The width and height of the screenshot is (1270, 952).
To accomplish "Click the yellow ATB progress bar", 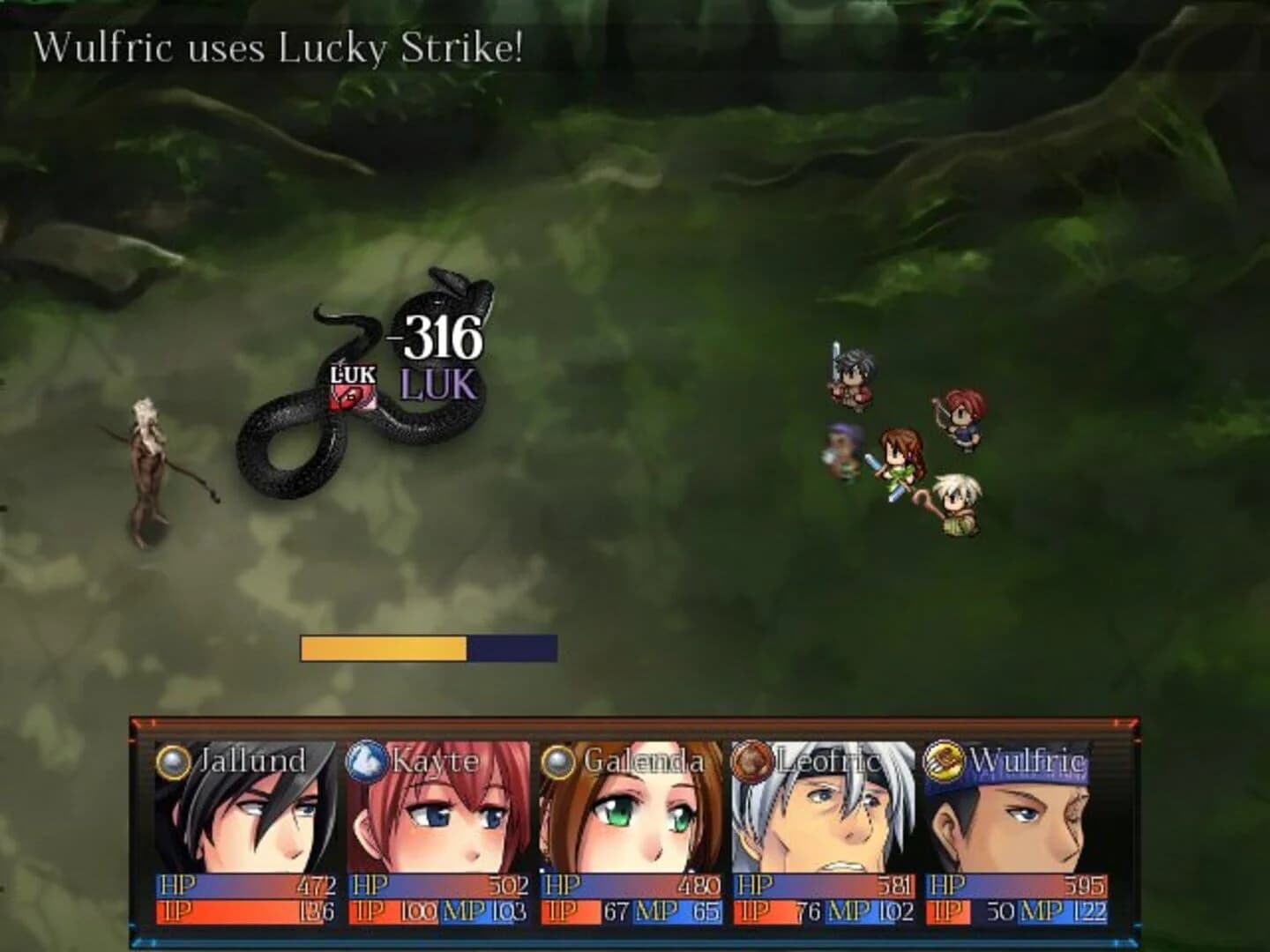I will pos(384,646).
